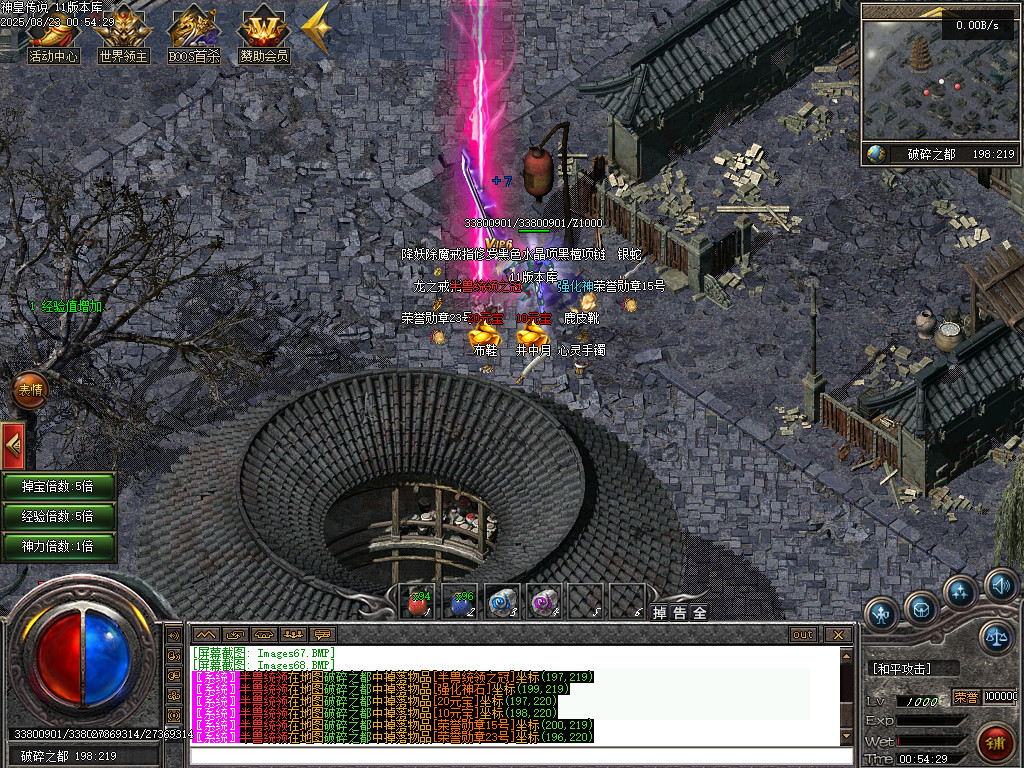Open the 表情 emote button
The height and width of the screenshot is (768, 1024).
30,390
